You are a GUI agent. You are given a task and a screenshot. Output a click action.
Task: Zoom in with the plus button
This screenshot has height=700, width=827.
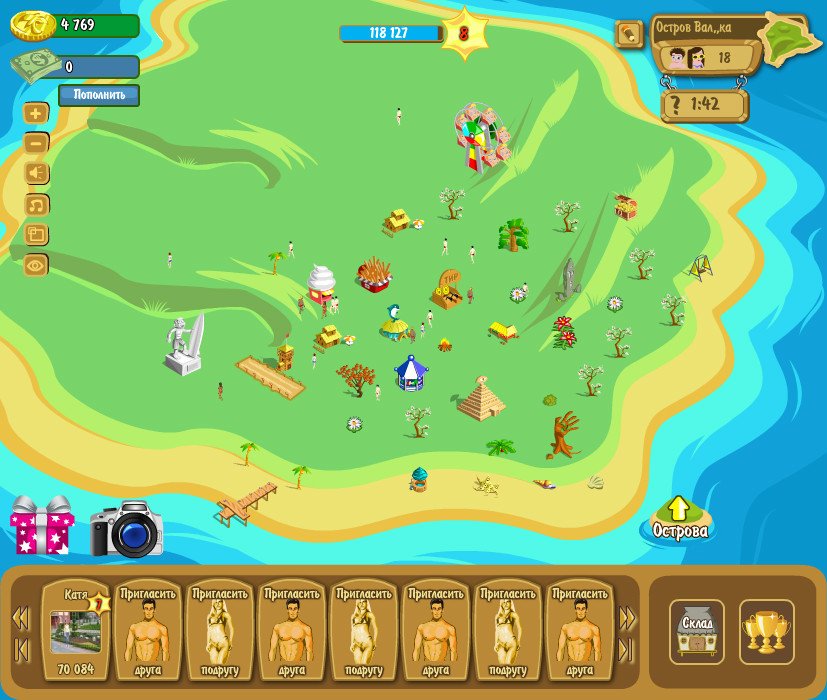tap(36, 113)
